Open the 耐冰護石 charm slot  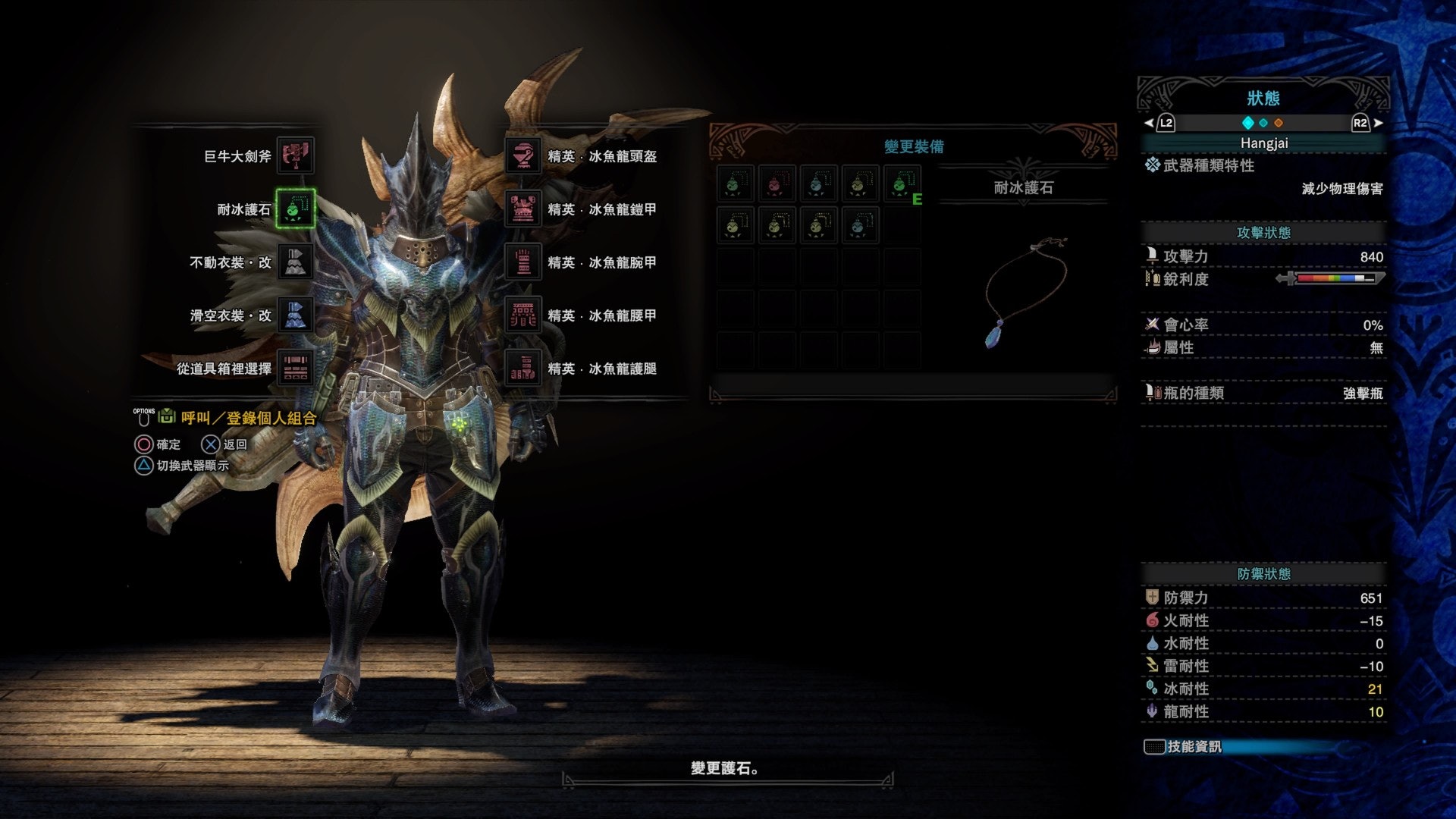295,209
